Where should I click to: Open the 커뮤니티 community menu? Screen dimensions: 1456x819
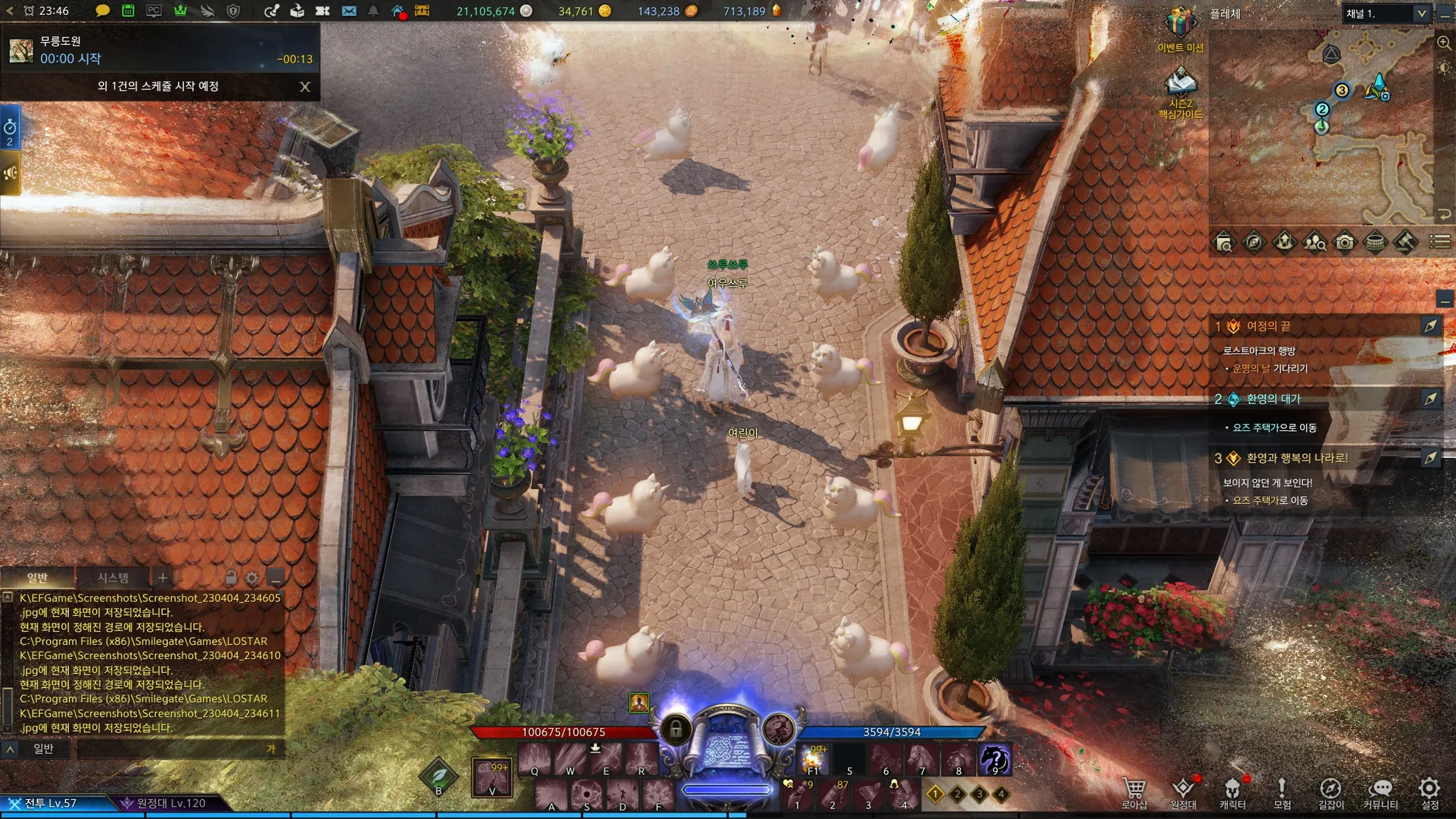[1381, 791]
